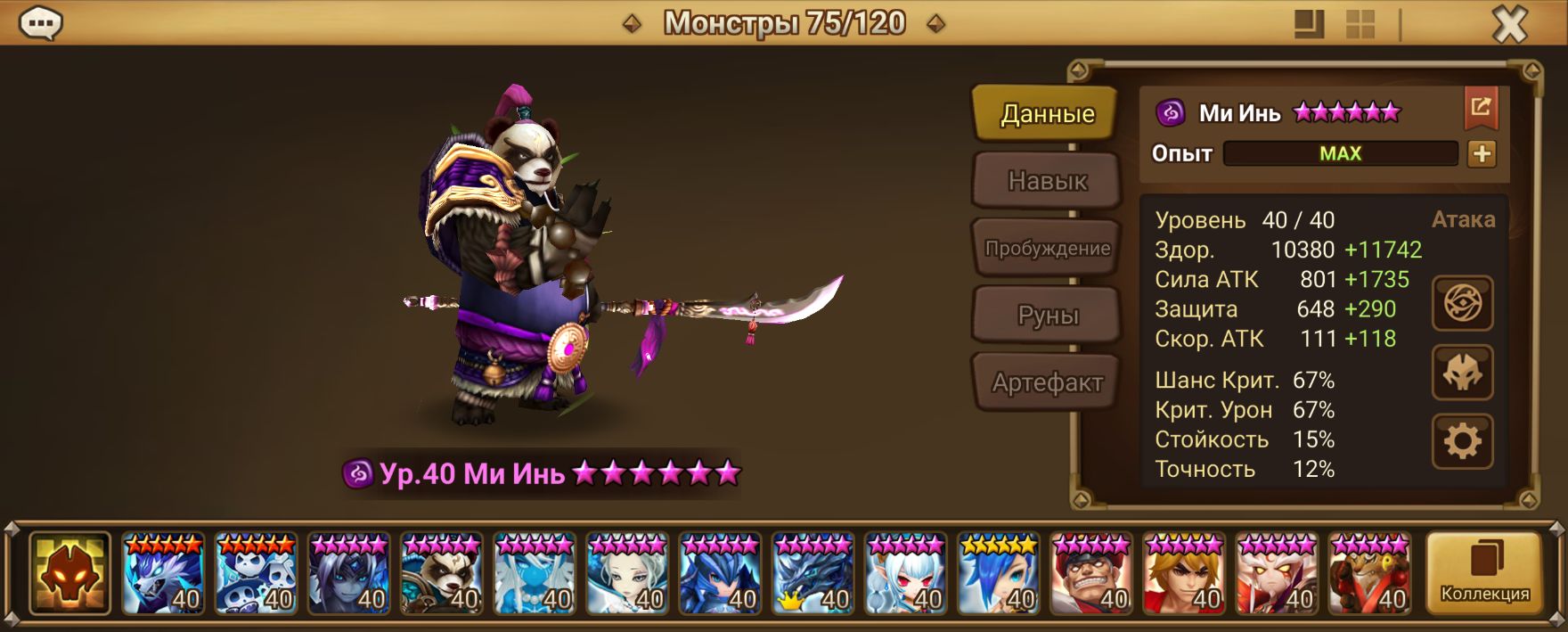Open the Коллекция button
This screenshot has width=1568, height=632.
(1484, 574)
